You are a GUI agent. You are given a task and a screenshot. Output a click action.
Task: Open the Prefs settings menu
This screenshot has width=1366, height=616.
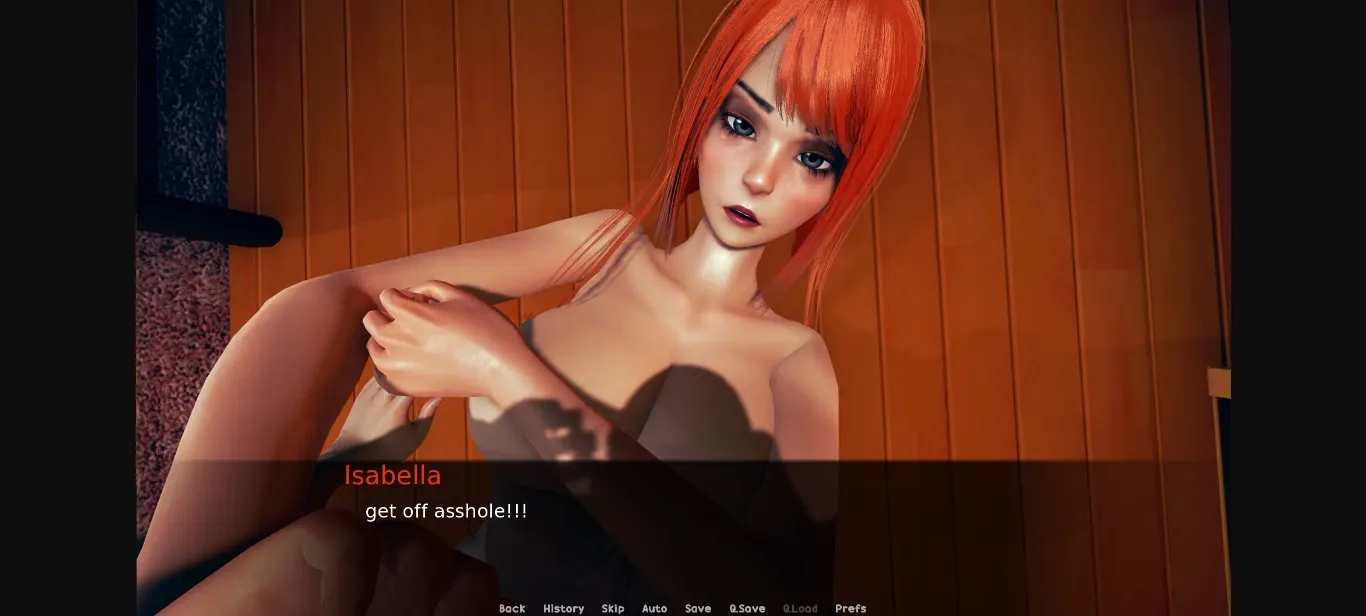[851, 608]
